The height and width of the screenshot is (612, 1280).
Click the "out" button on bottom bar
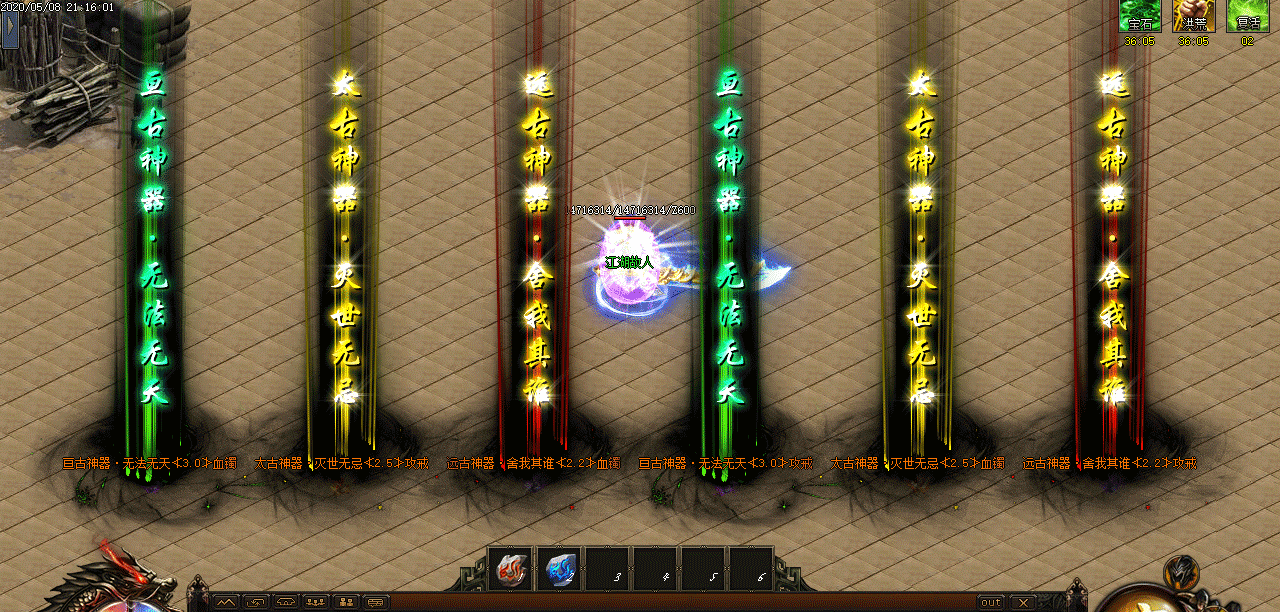(990, 602)
